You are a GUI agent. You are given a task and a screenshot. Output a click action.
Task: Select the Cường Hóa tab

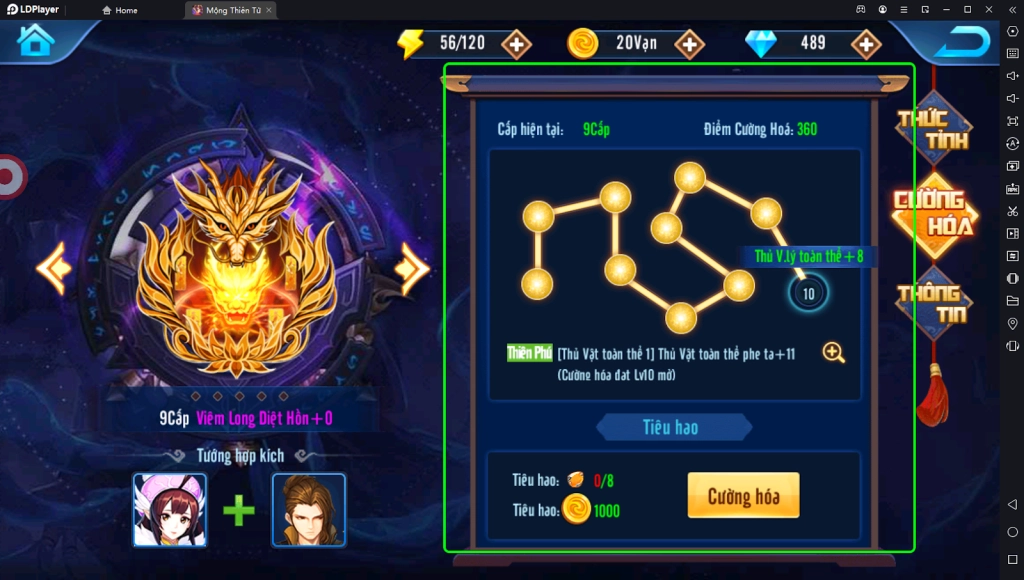pos(934,212)
